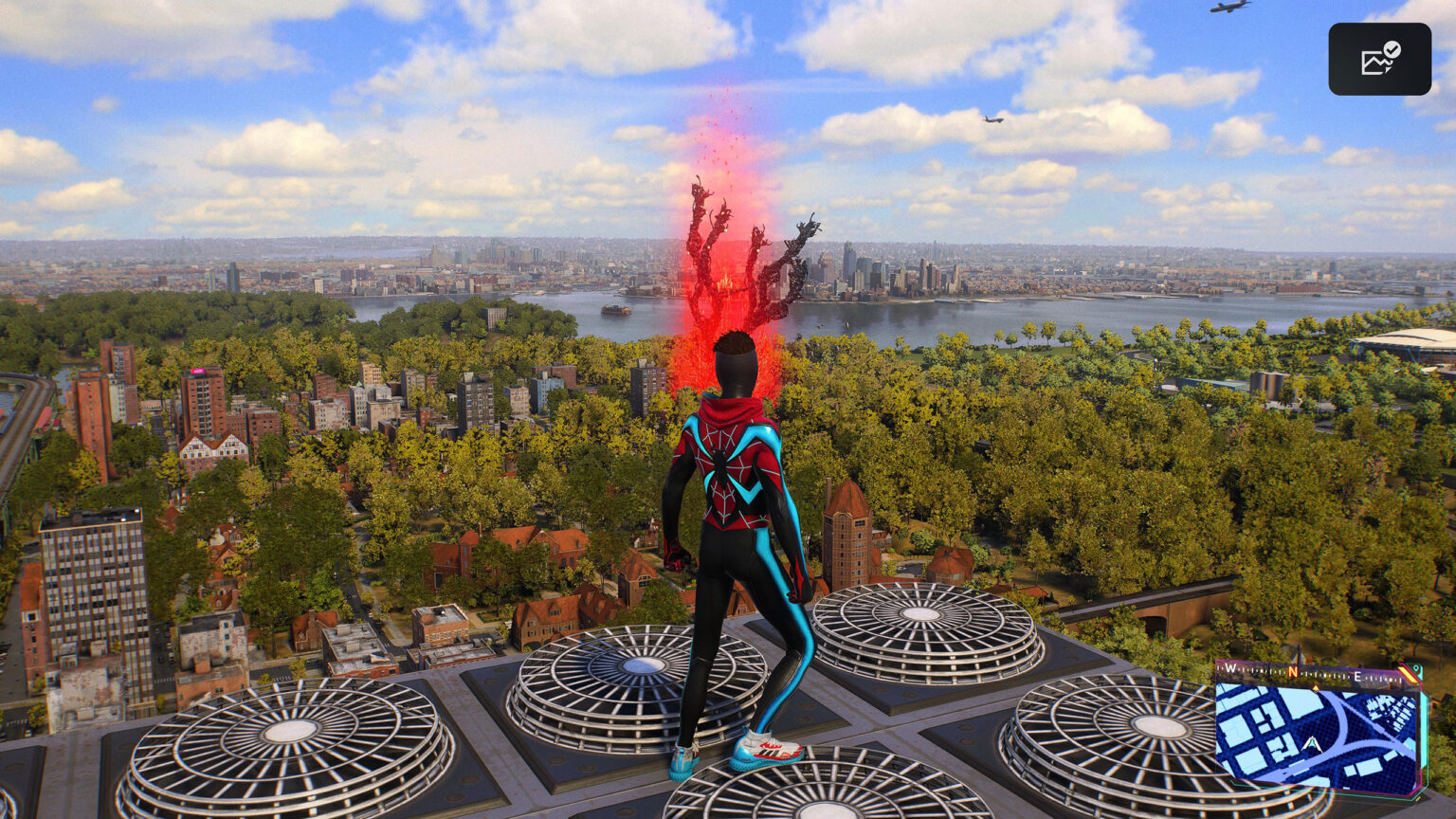Select the waypoint pin icon on the minimap
This screenshot has width=1456, height=819.
1416,668
